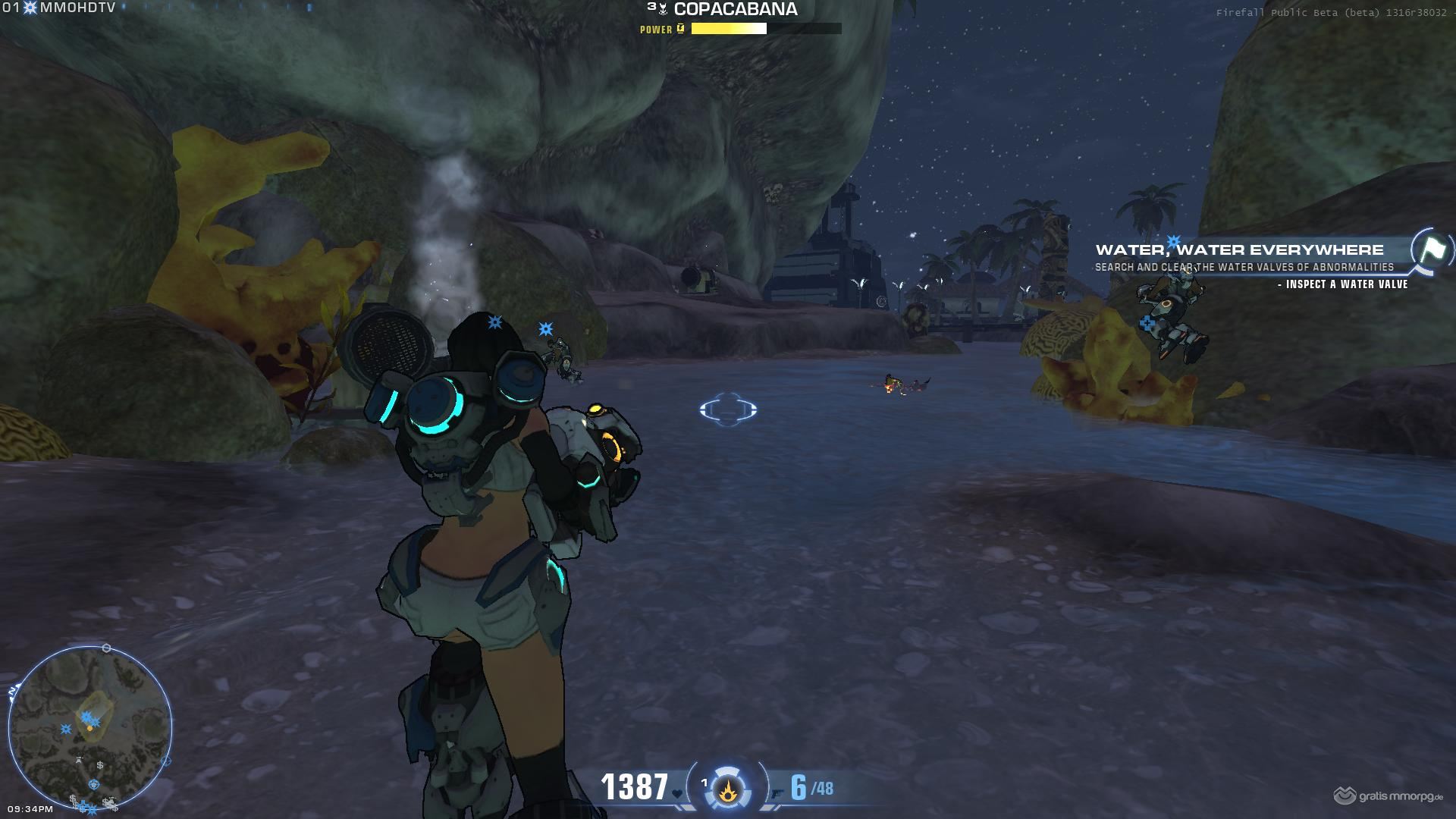This screenshot has height=819, width=1456.
Task: Open the circular minimap
Action: point(89,727)
